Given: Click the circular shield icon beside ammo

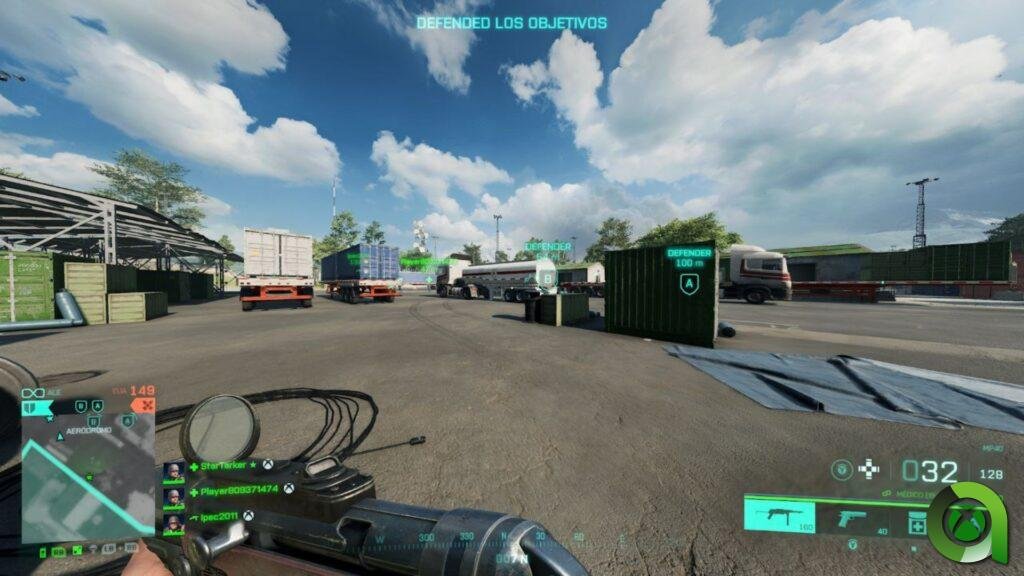Looking at the screenshot, I should click(x=843, y=468).
